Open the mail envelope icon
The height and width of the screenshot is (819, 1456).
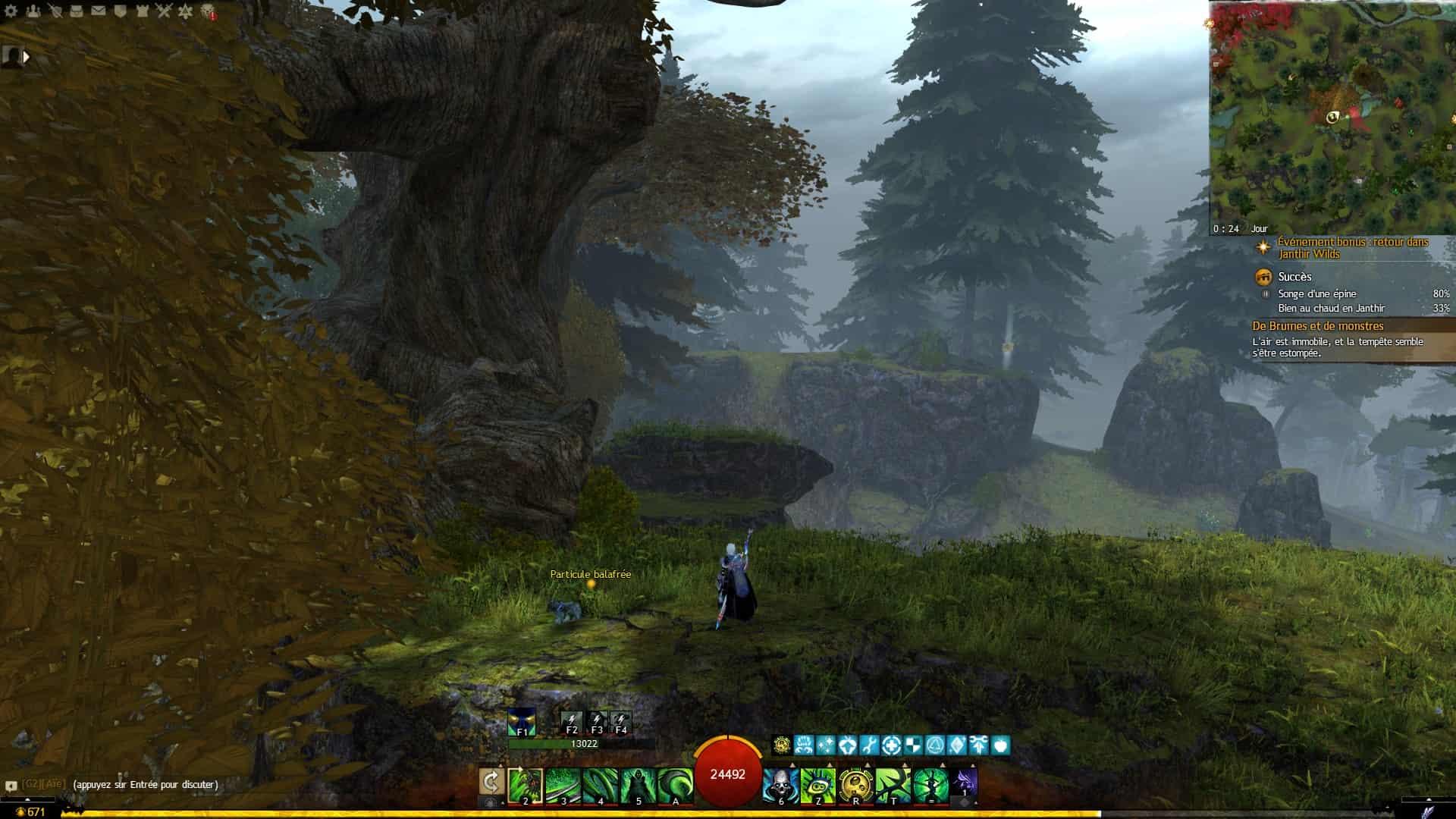coord(99,11)
